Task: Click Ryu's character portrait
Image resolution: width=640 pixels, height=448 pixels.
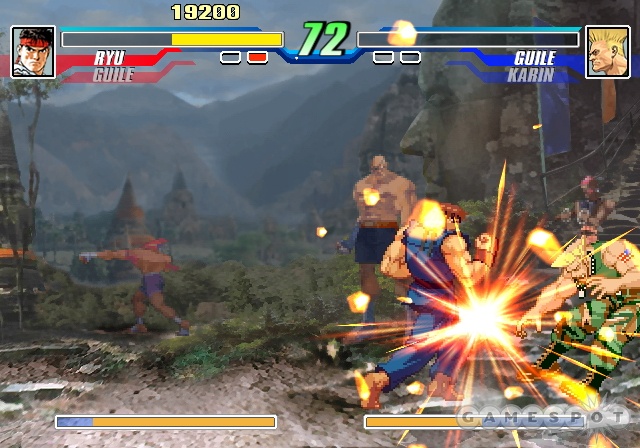Action: (33, 52)
